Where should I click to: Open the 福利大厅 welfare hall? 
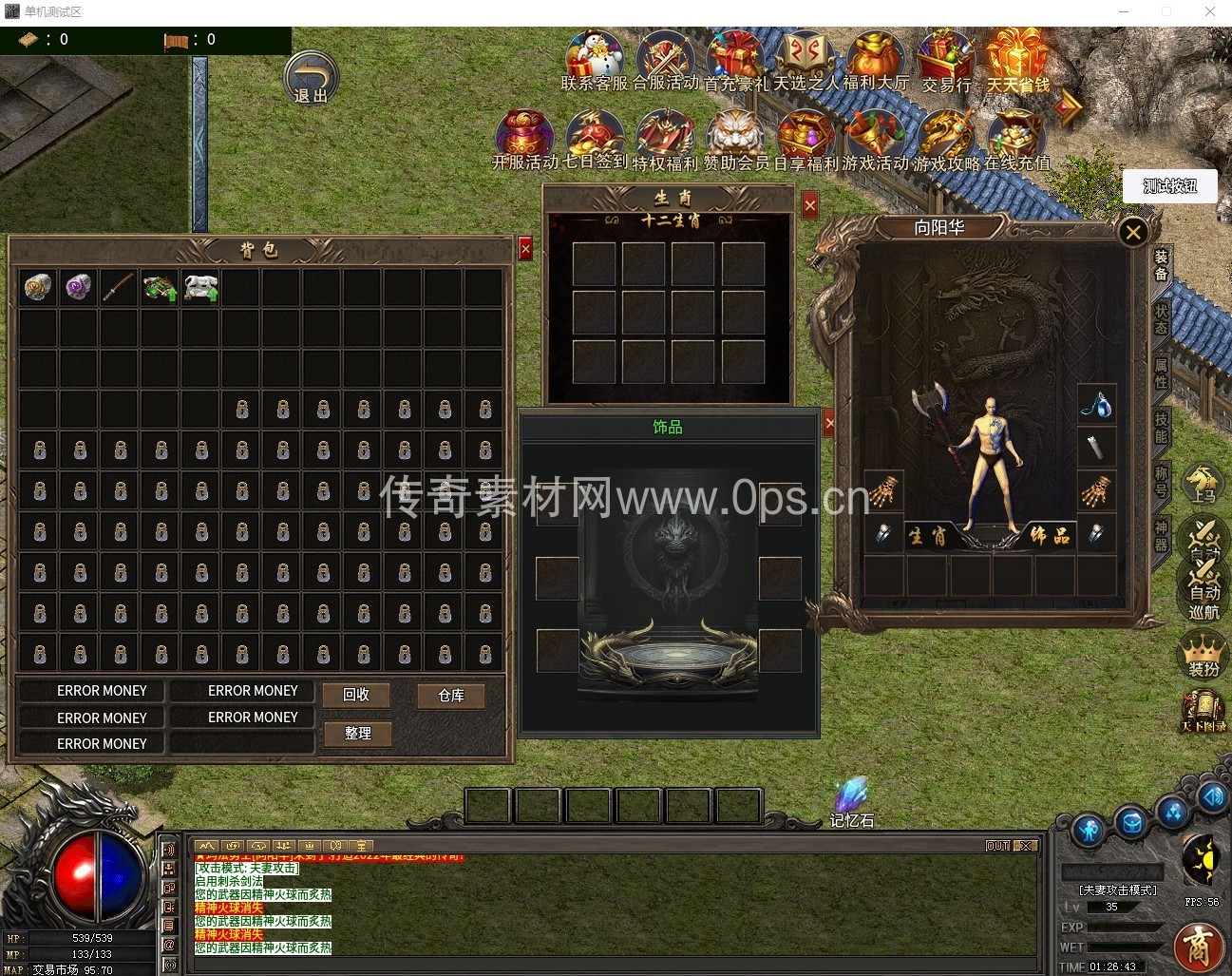coord(876,59)
